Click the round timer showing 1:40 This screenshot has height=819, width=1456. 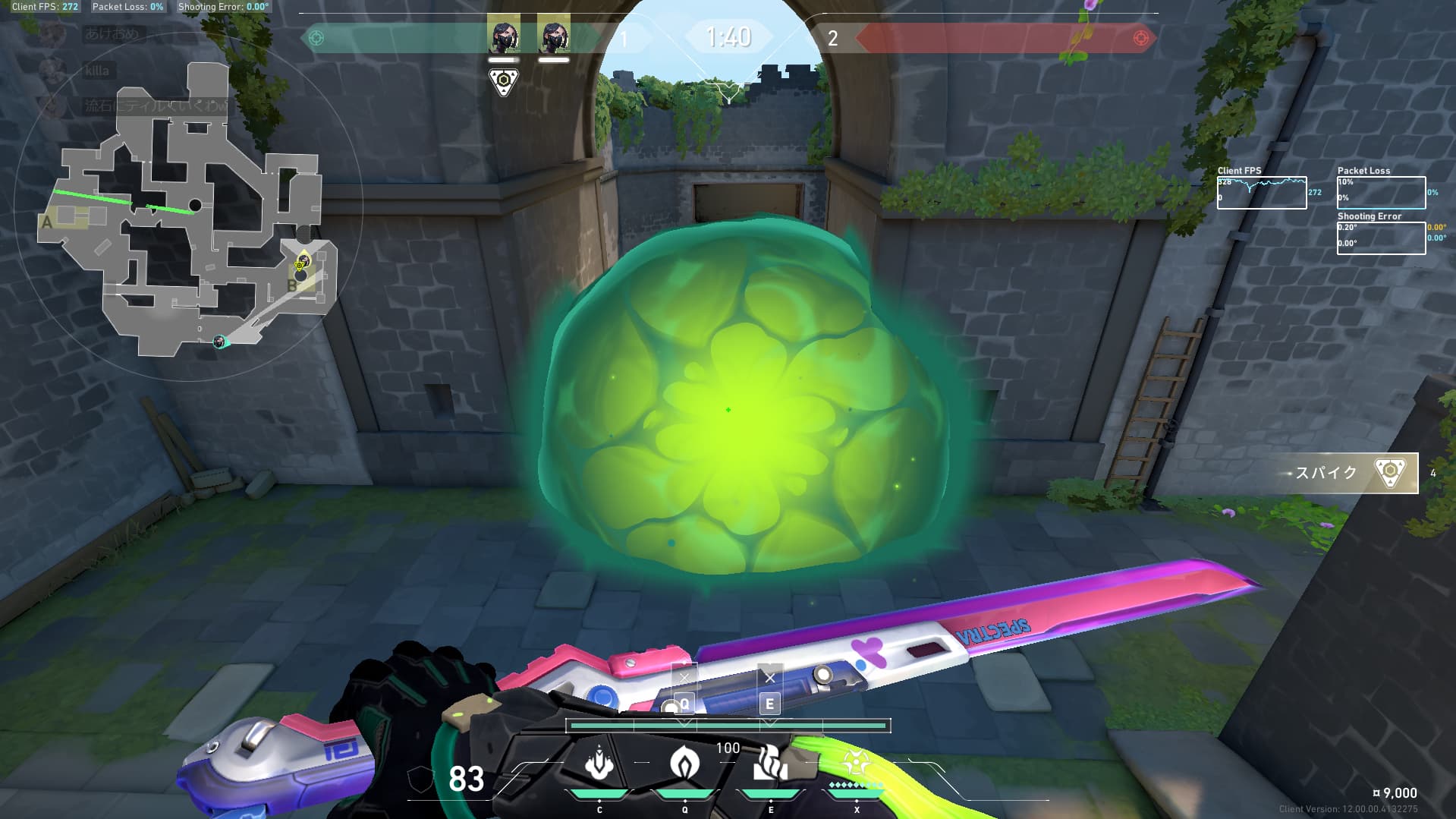click(728, 35)
